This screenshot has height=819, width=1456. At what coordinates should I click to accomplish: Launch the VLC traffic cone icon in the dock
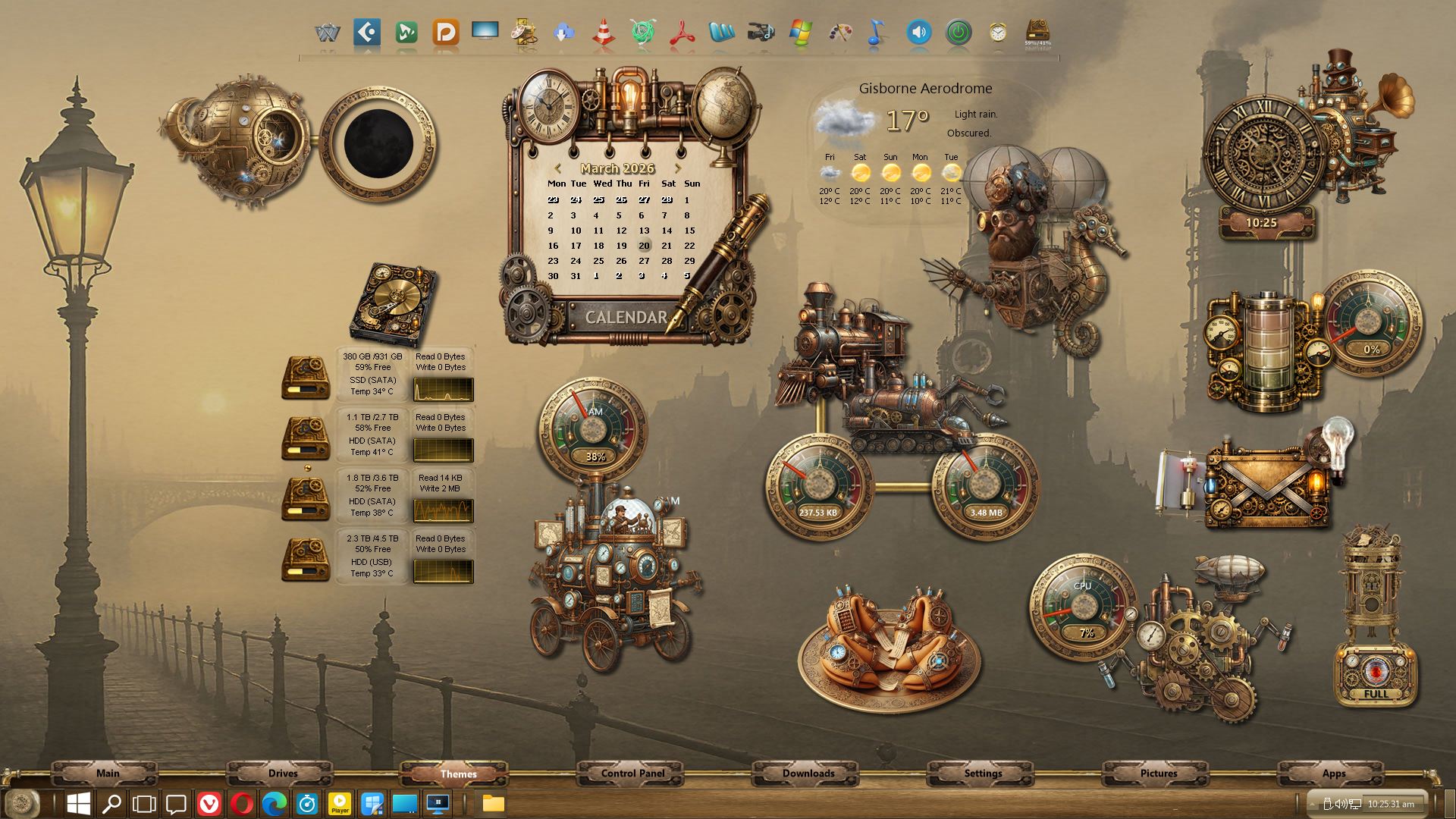pyautogui.click(x=603, y=33)
